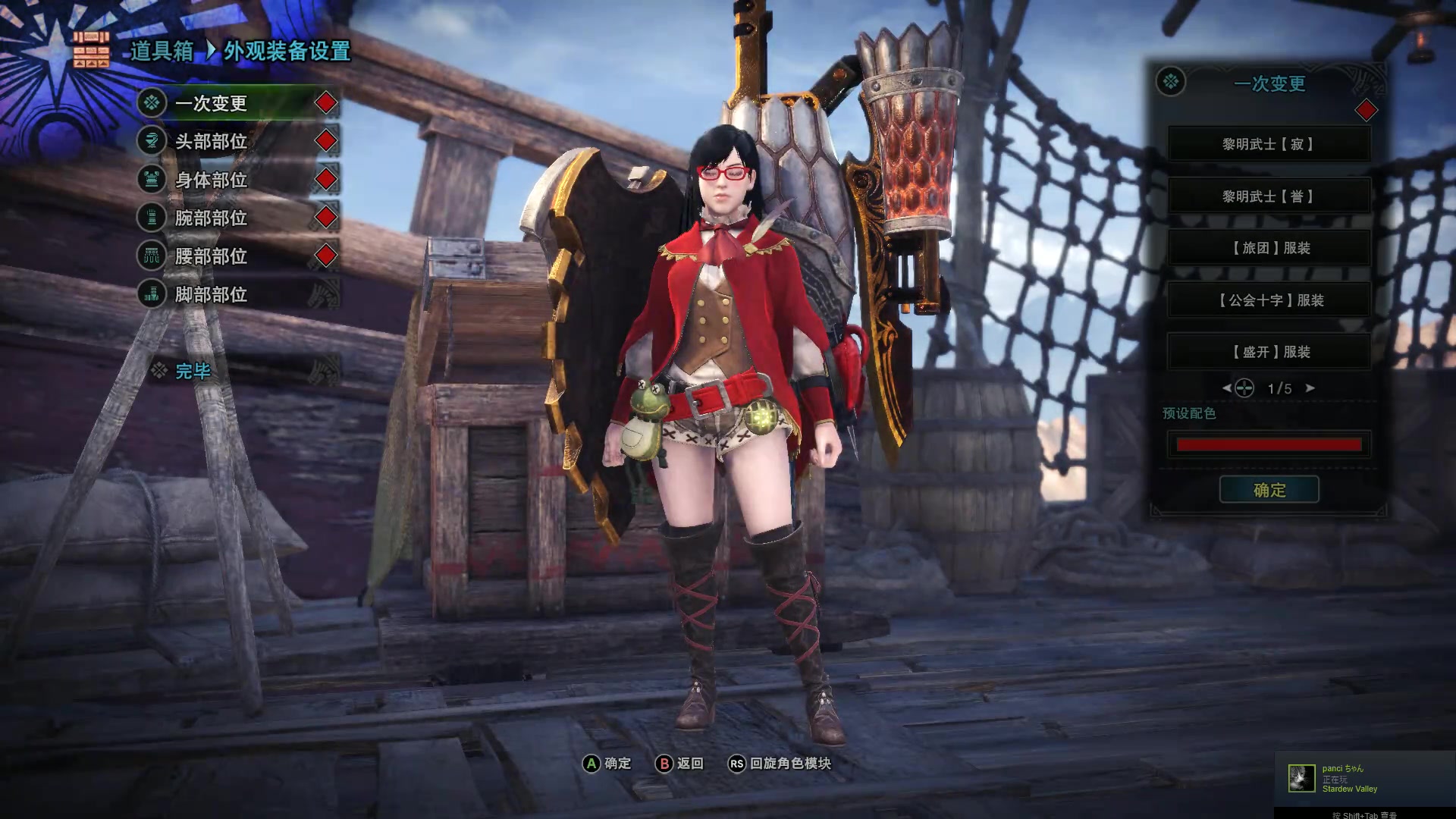Viewport: 1456px width, 819px height.
Task: Select the 【旅团】服装 outfit
Action: pos(1269,248)
